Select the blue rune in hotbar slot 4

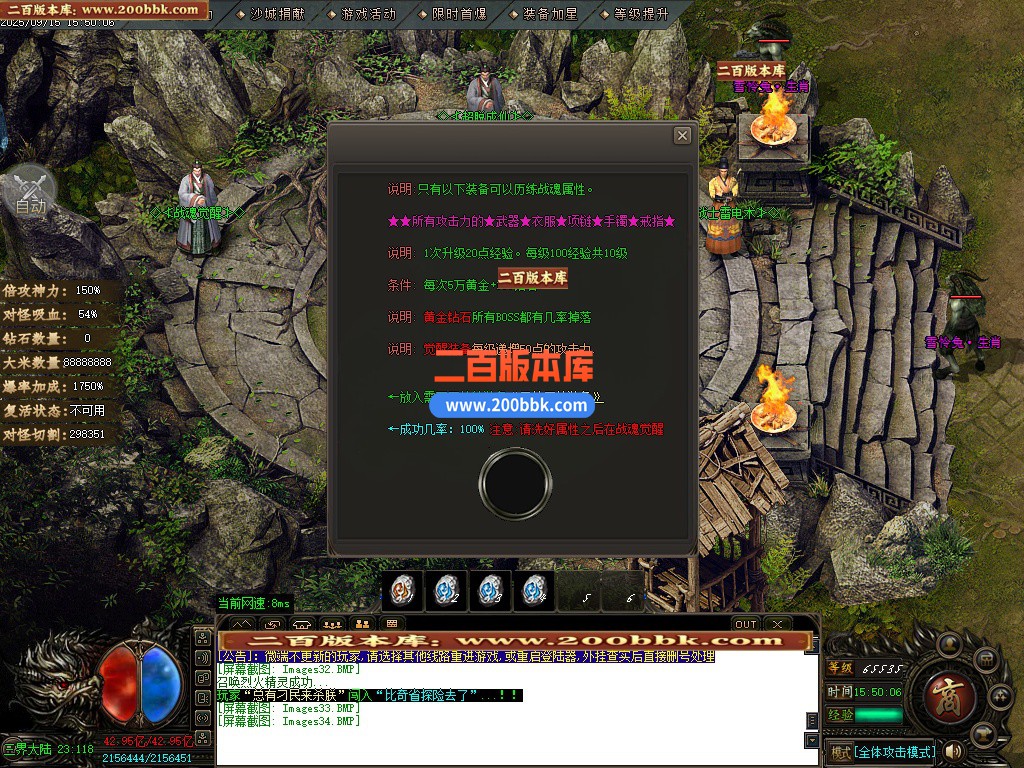533,591
